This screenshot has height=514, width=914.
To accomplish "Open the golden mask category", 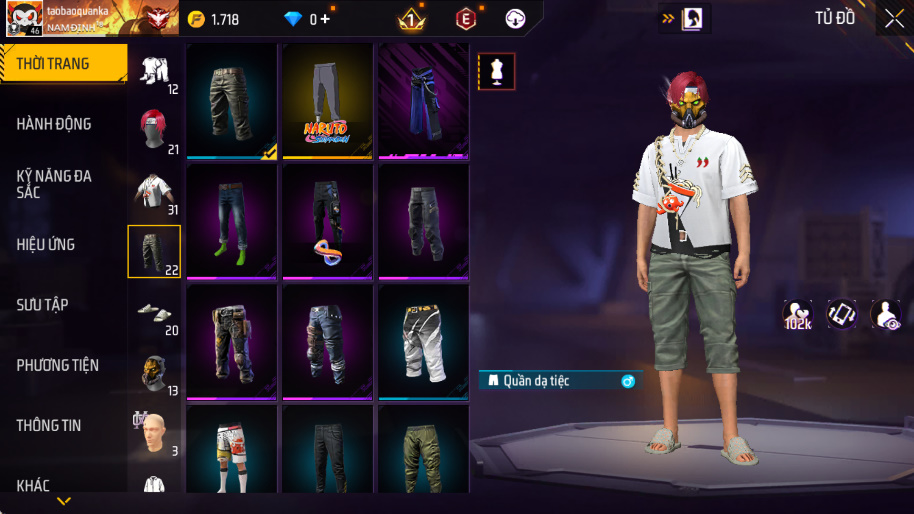I will pos(154,371).
